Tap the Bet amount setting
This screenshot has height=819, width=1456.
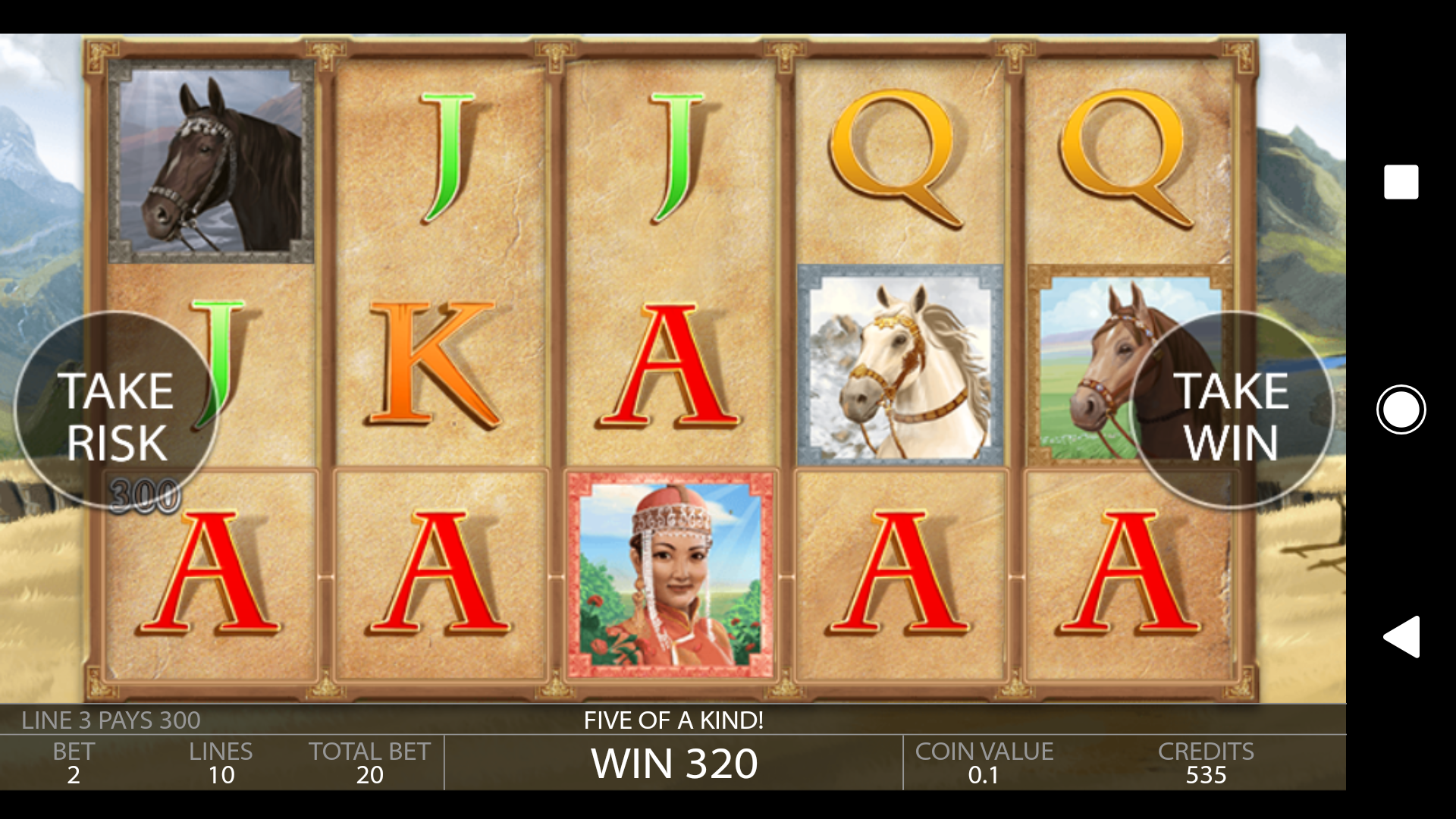[x=74, y=763]
